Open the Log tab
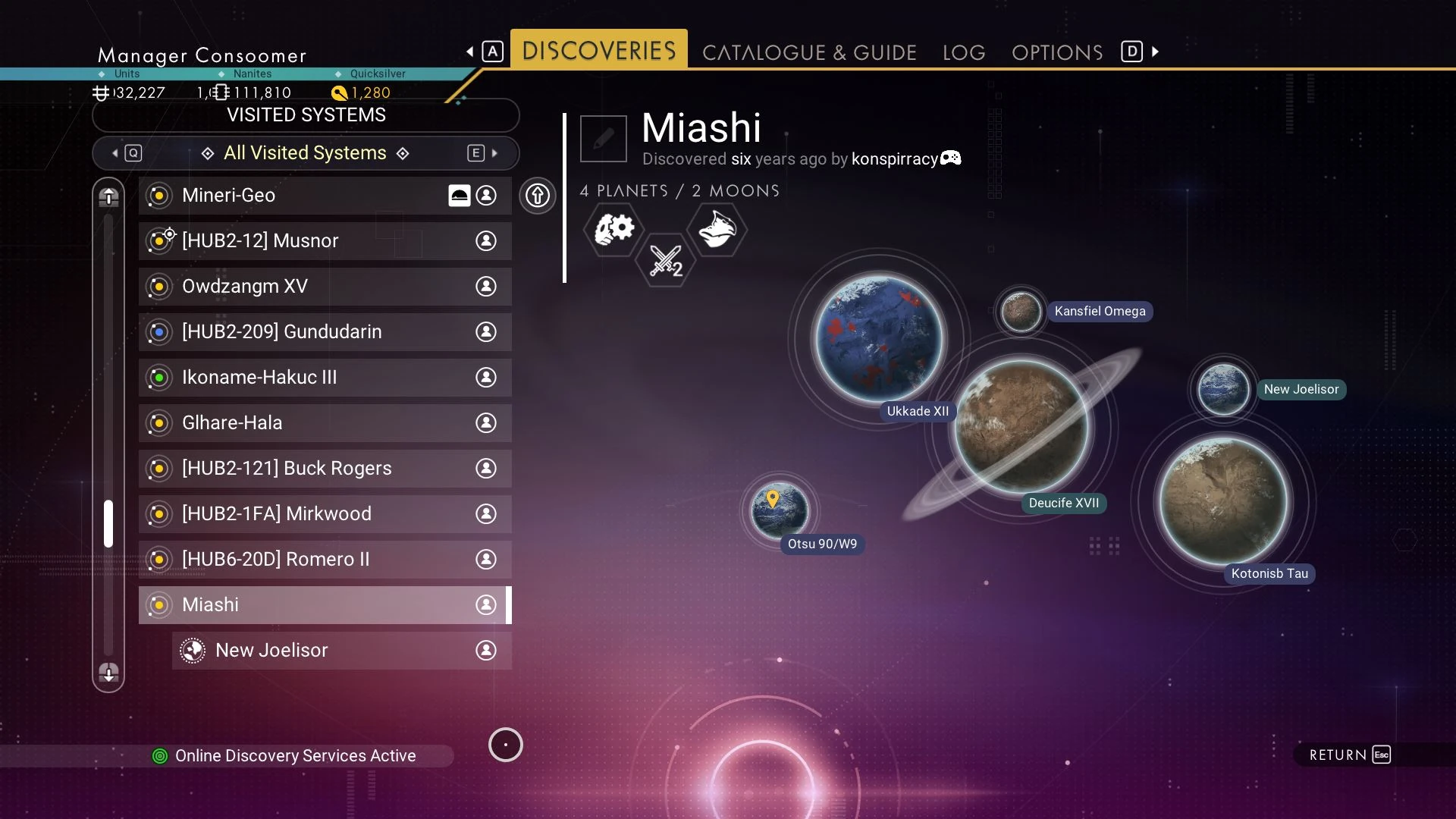Image resolution: width=1456 pixels, height=819 pixels. [964, 52]
